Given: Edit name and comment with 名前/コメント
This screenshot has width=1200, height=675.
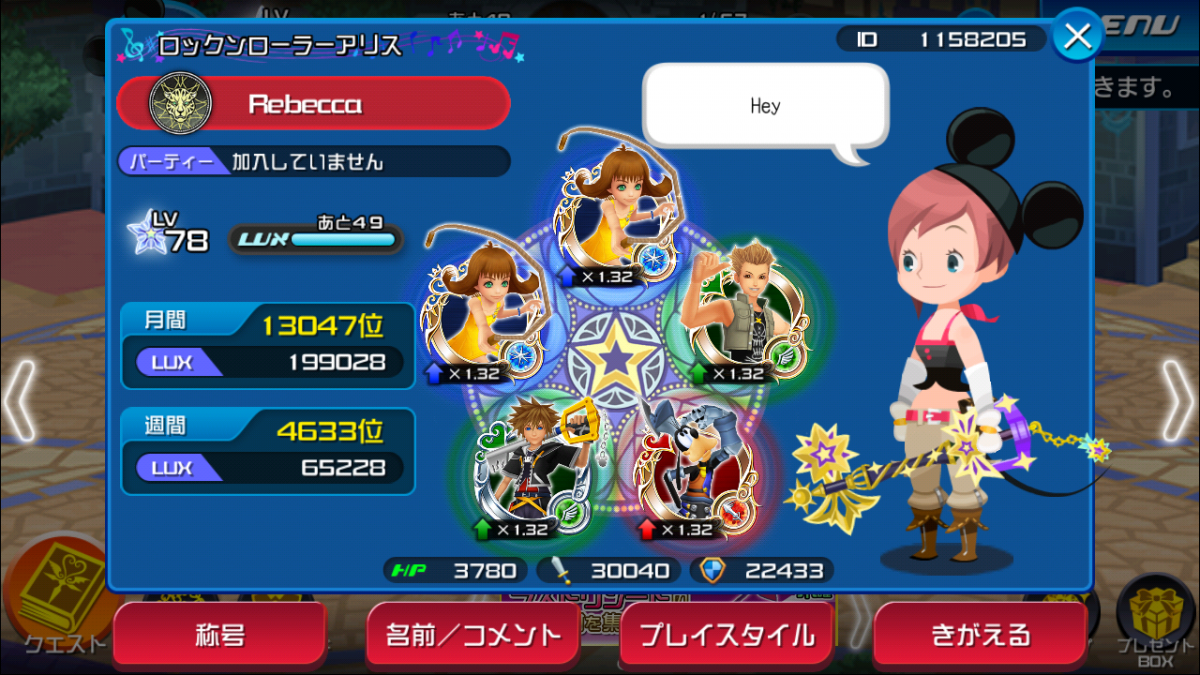Looking at the screenshot, I should tap(474, 635).
